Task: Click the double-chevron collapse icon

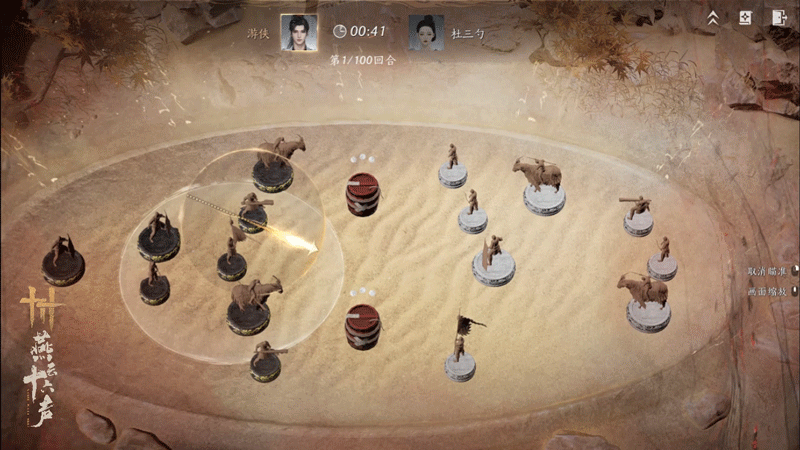Action: [713, 17]
